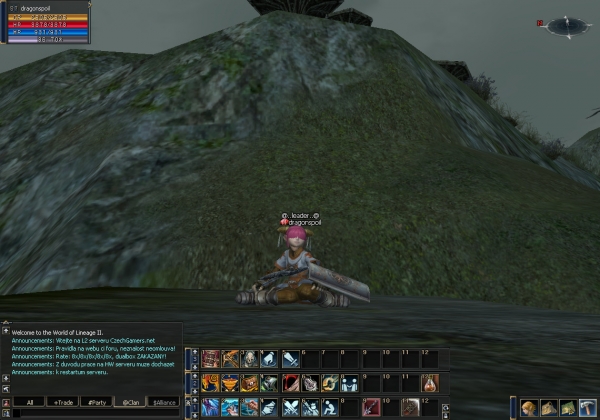Use the red blade skill on bottom hotbar
The width and height of the screenshot is (600, 420).
click(370, 407)
